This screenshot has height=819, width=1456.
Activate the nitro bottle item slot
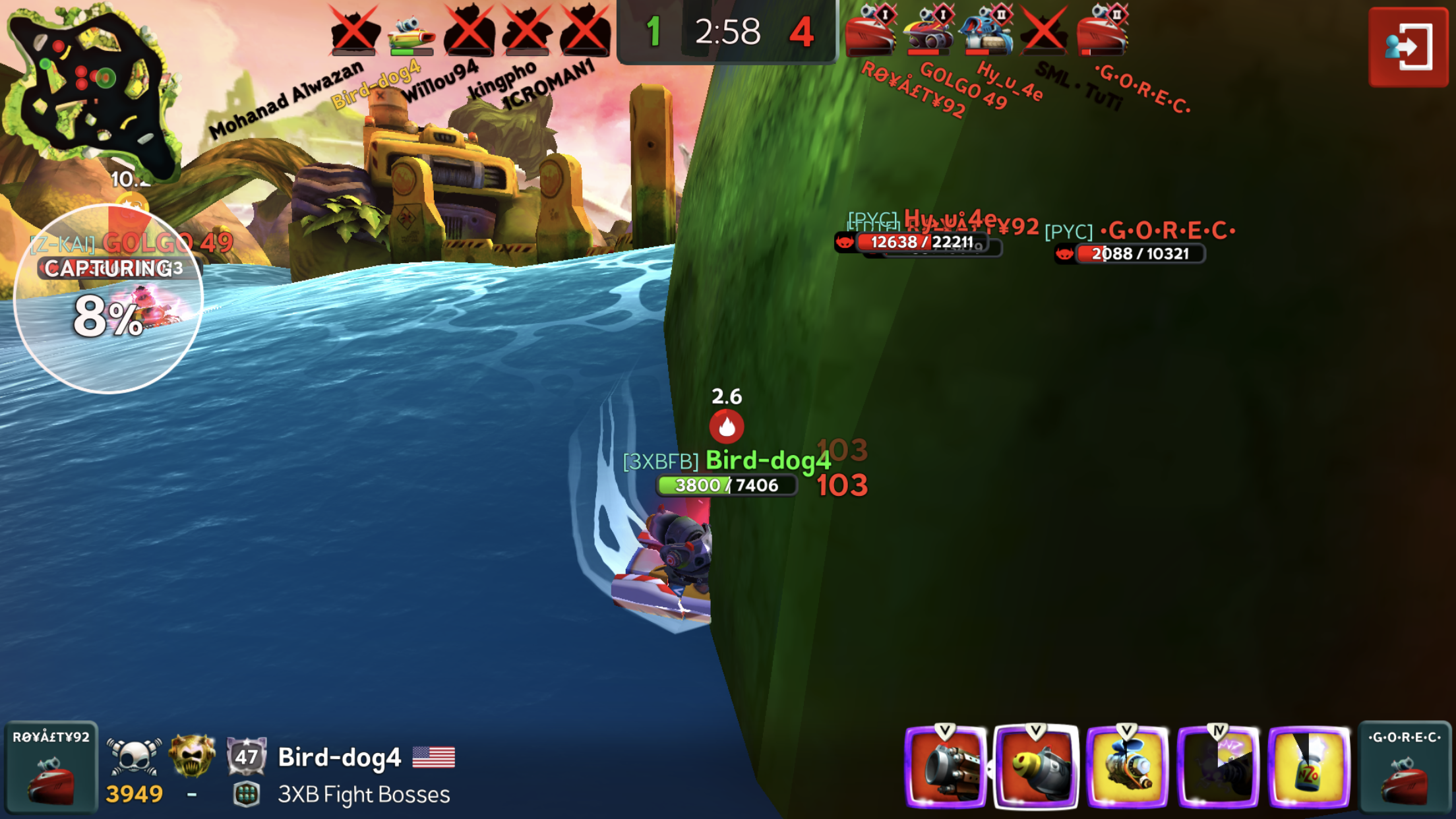coord(1309,768)
